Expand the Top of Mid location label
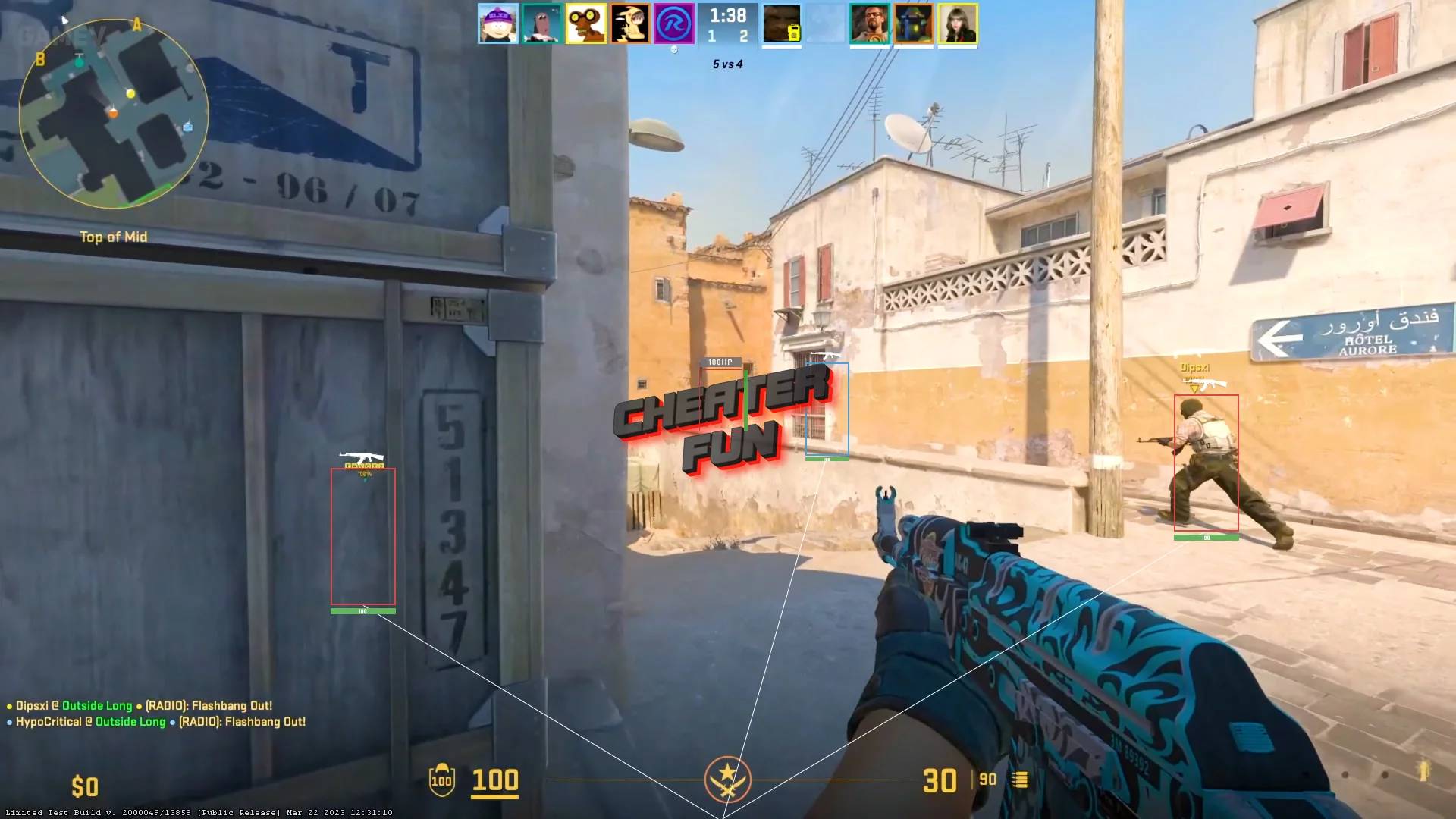The image size is (1456, 819). tap(115, 237)
